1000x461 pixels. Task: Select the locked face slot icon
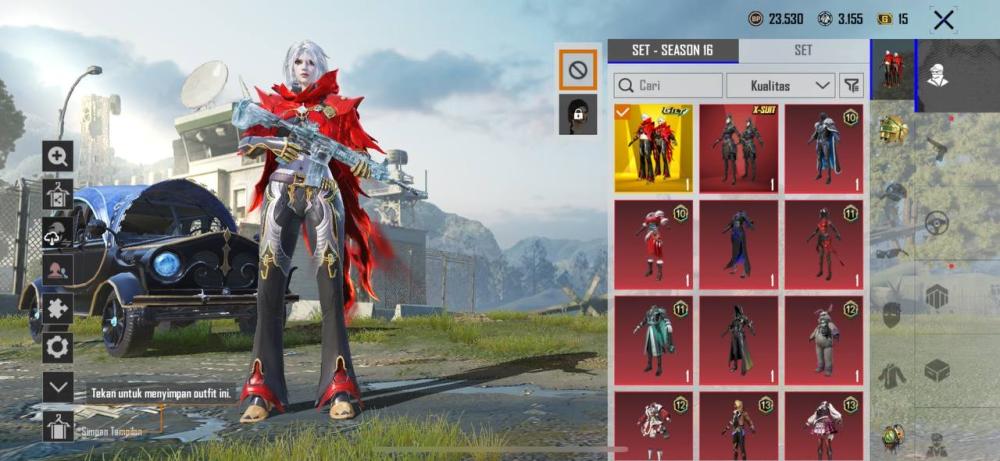578,115
